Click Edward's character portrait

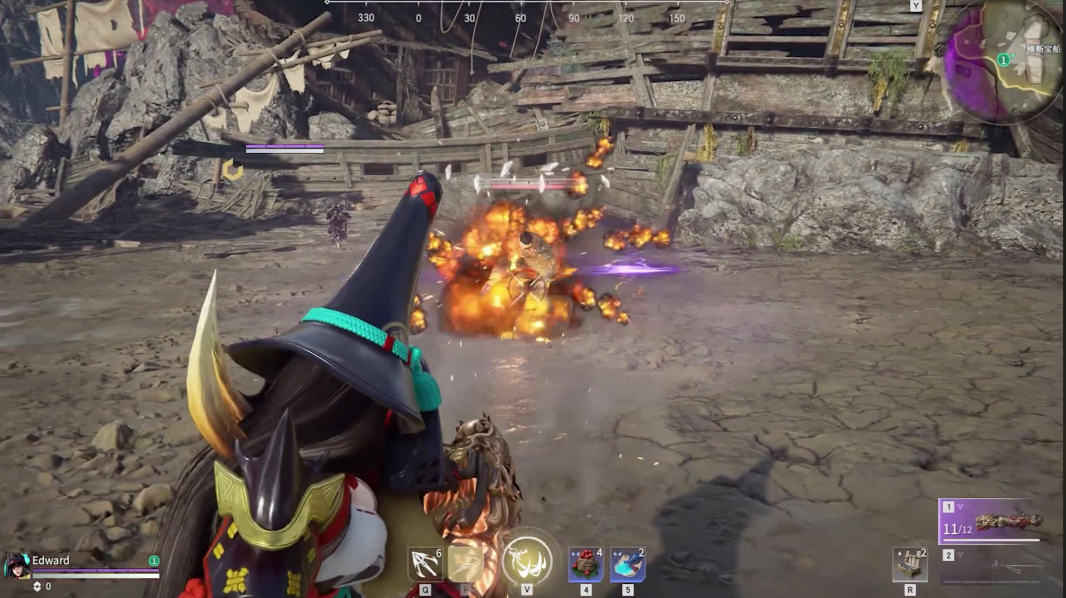coord(15,565)
